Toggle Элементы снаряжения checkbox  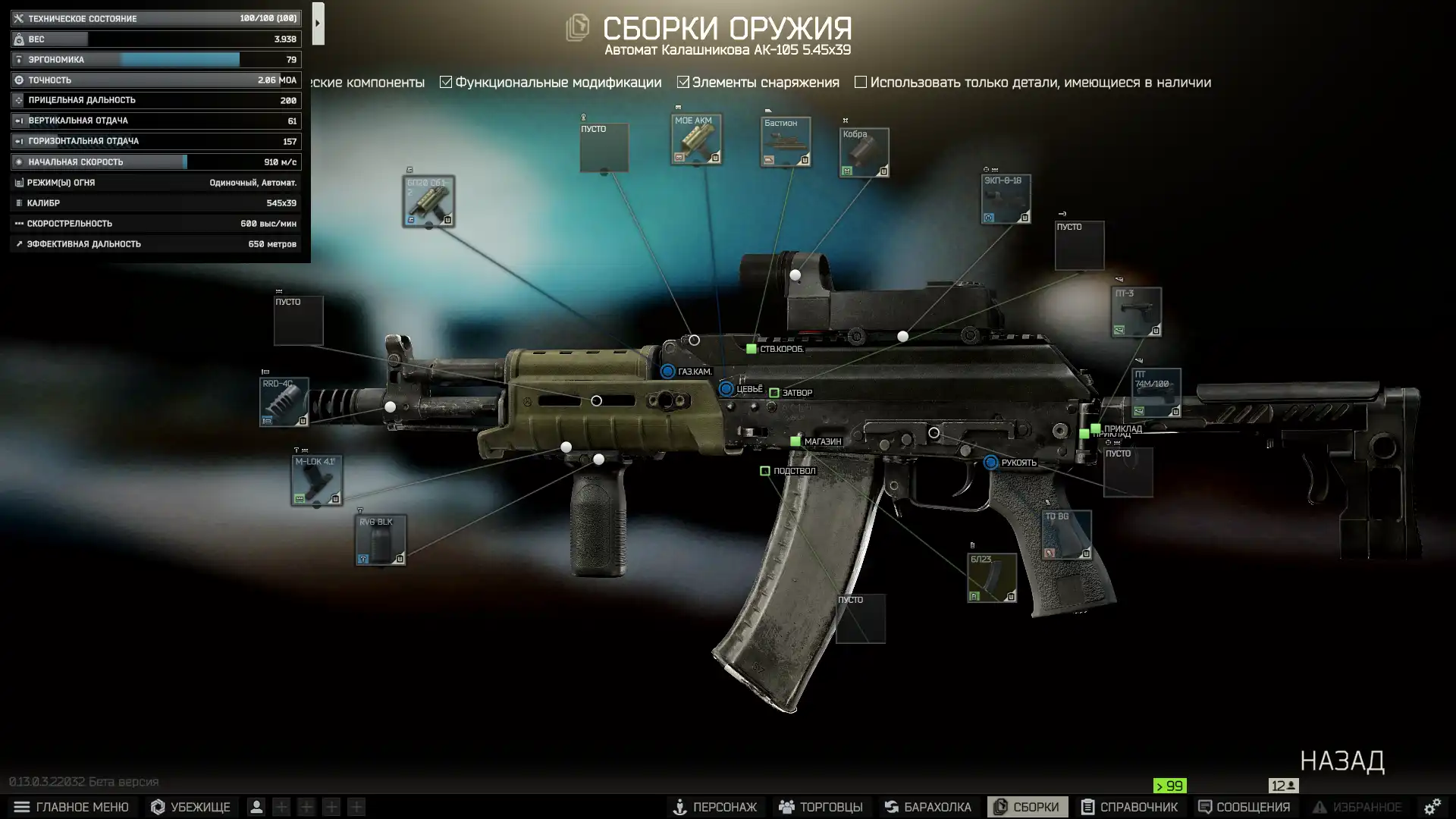click(x=683, y=83)
